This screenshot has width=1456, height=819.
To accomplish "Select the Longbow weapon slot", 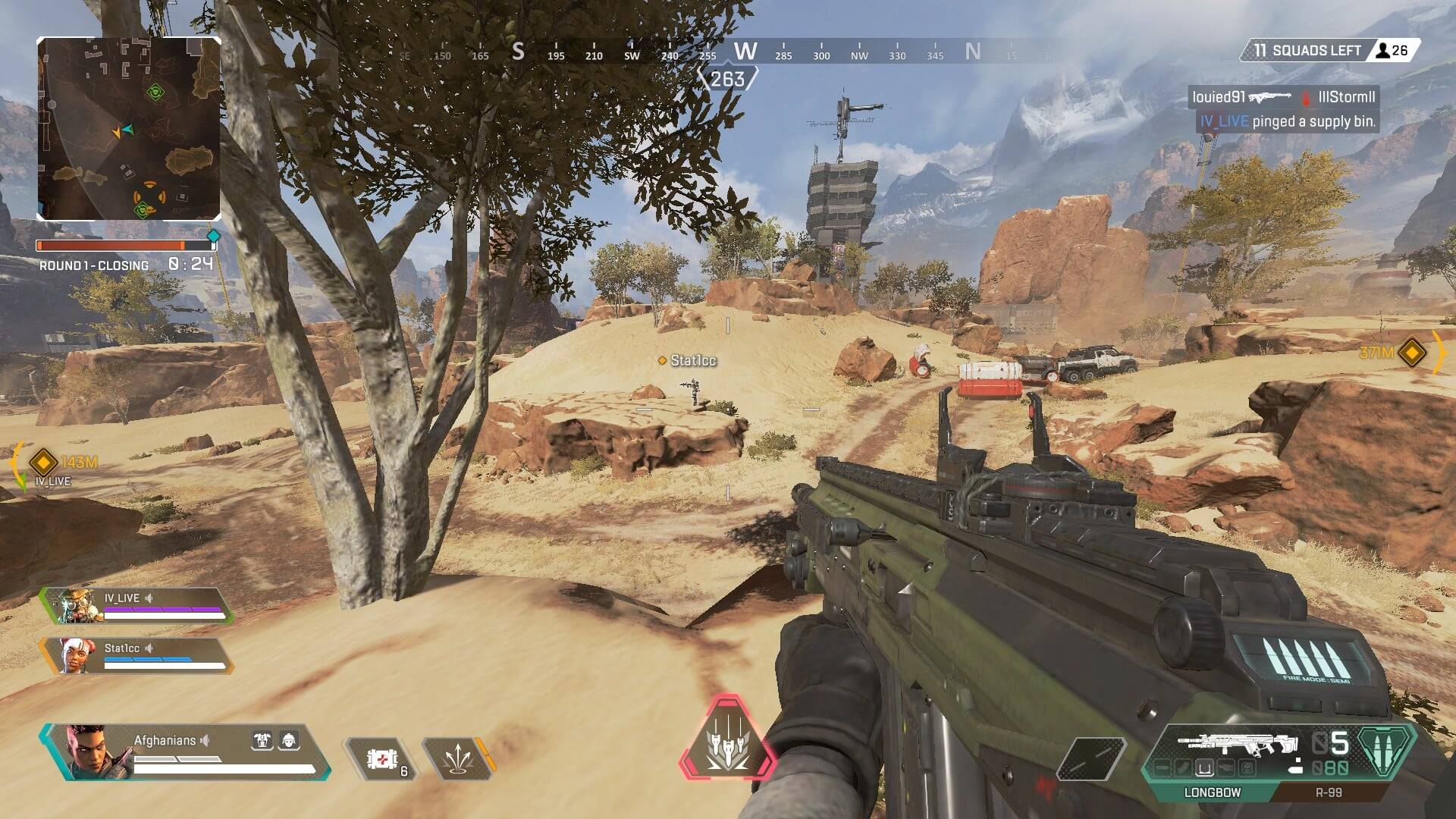I will tap(1212, 792).
